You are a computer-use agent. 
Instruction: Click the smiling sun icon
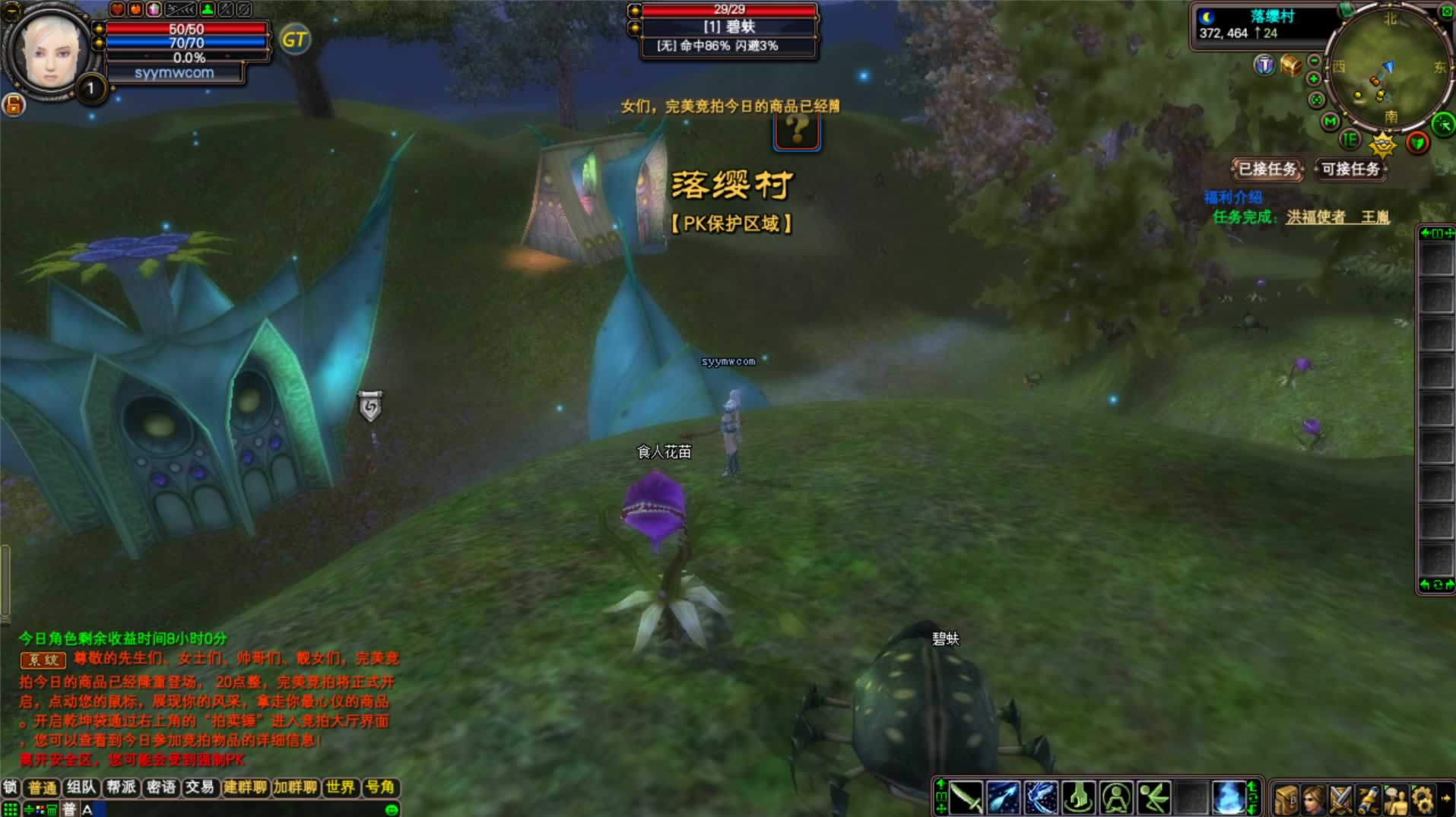coord(1382,143)
